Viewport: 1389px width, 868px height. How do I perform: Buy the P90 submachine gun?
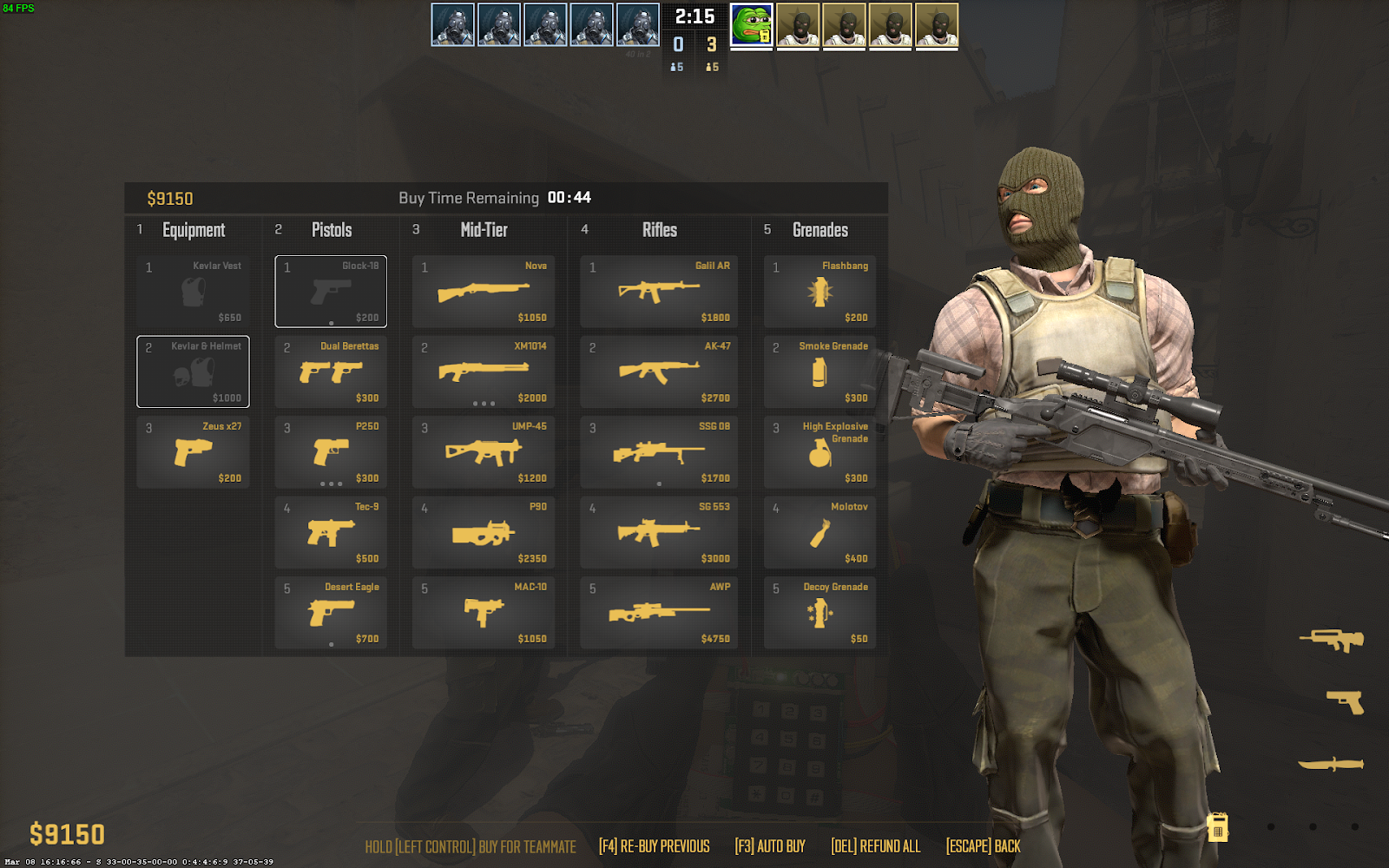(x=484, y=532)
